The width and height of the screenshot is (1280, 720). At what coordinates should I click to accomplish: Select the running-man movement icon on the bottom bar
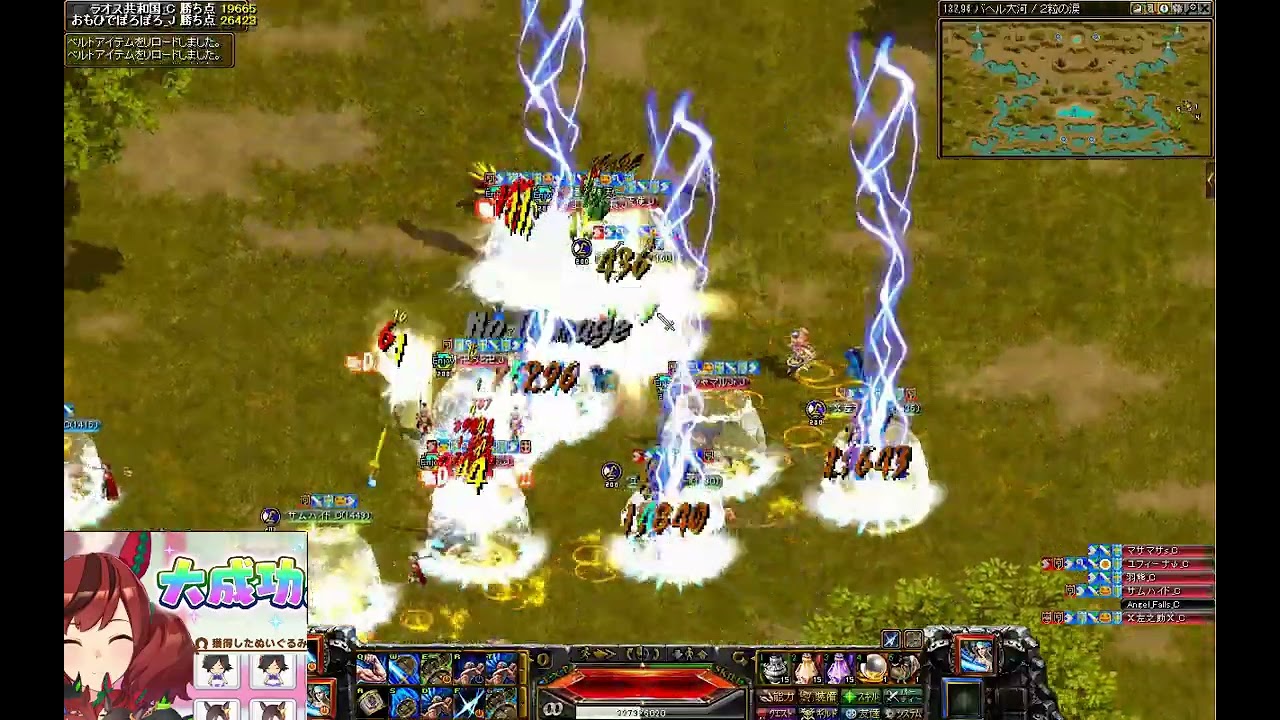point(583,653)
